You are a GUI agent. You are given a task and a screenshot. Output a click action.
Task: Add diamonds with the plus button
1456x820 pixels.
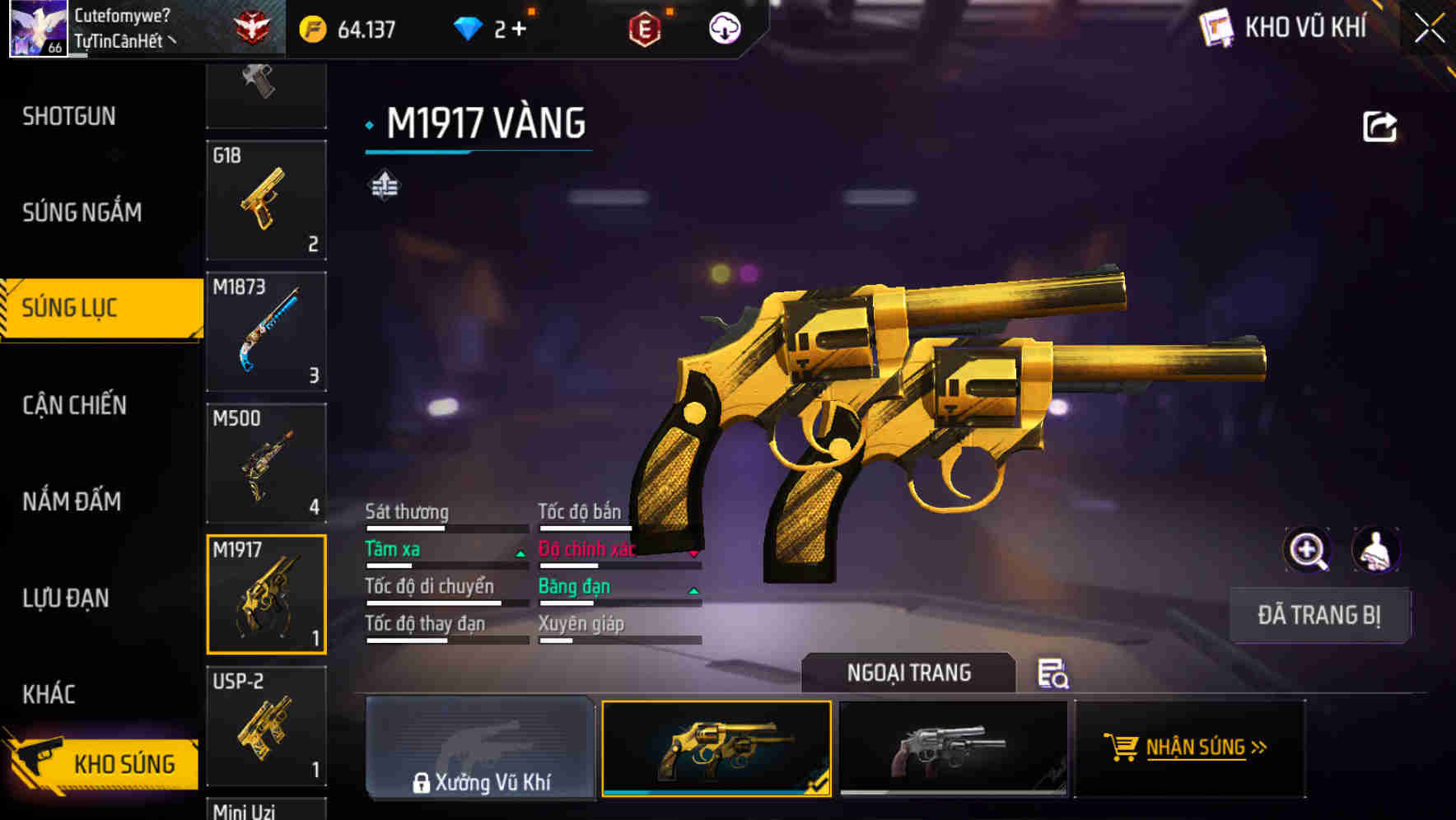519,30
